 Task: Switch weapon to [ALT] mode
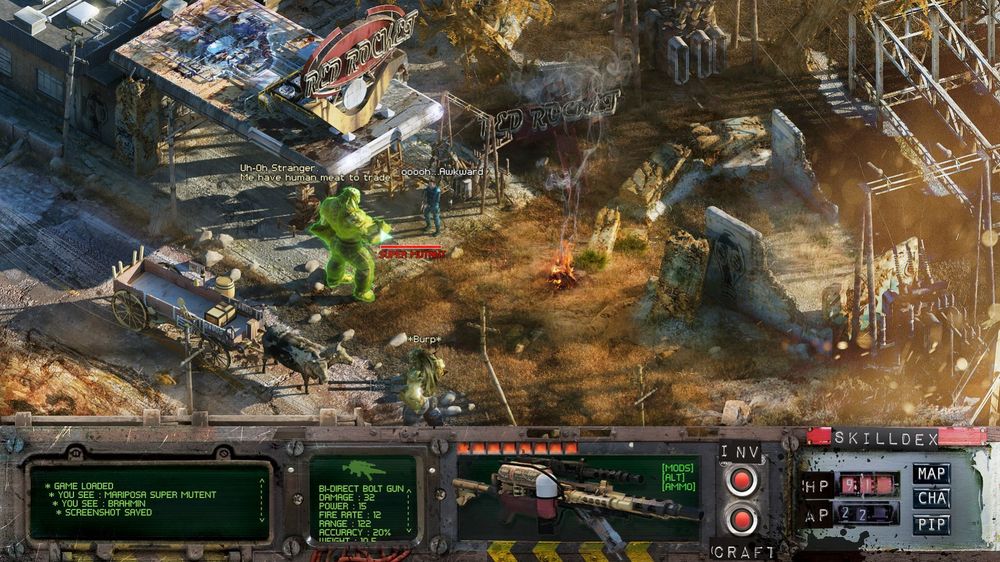click(677, 476)
